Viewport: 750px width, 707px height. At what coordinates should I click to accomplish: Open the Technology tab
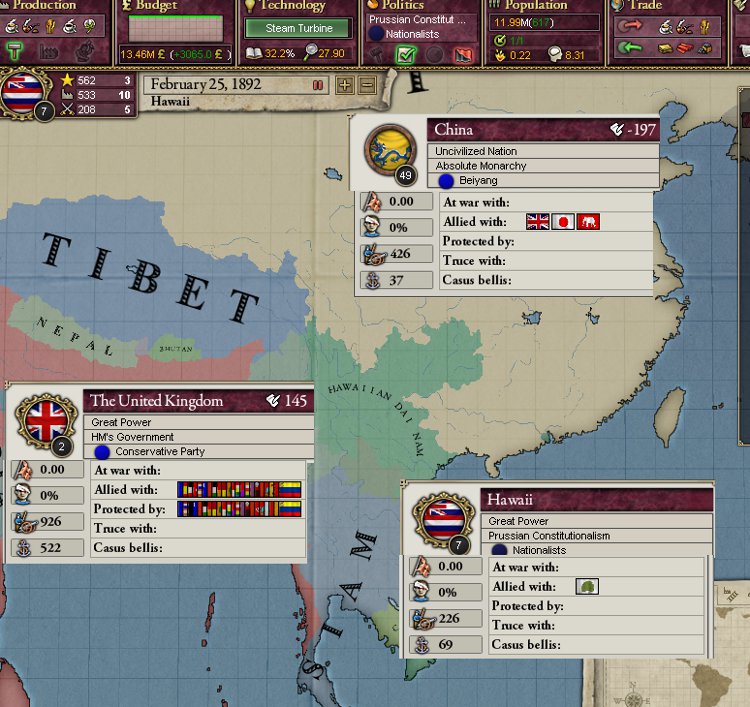pyautogui.click(x=293, y=6)
